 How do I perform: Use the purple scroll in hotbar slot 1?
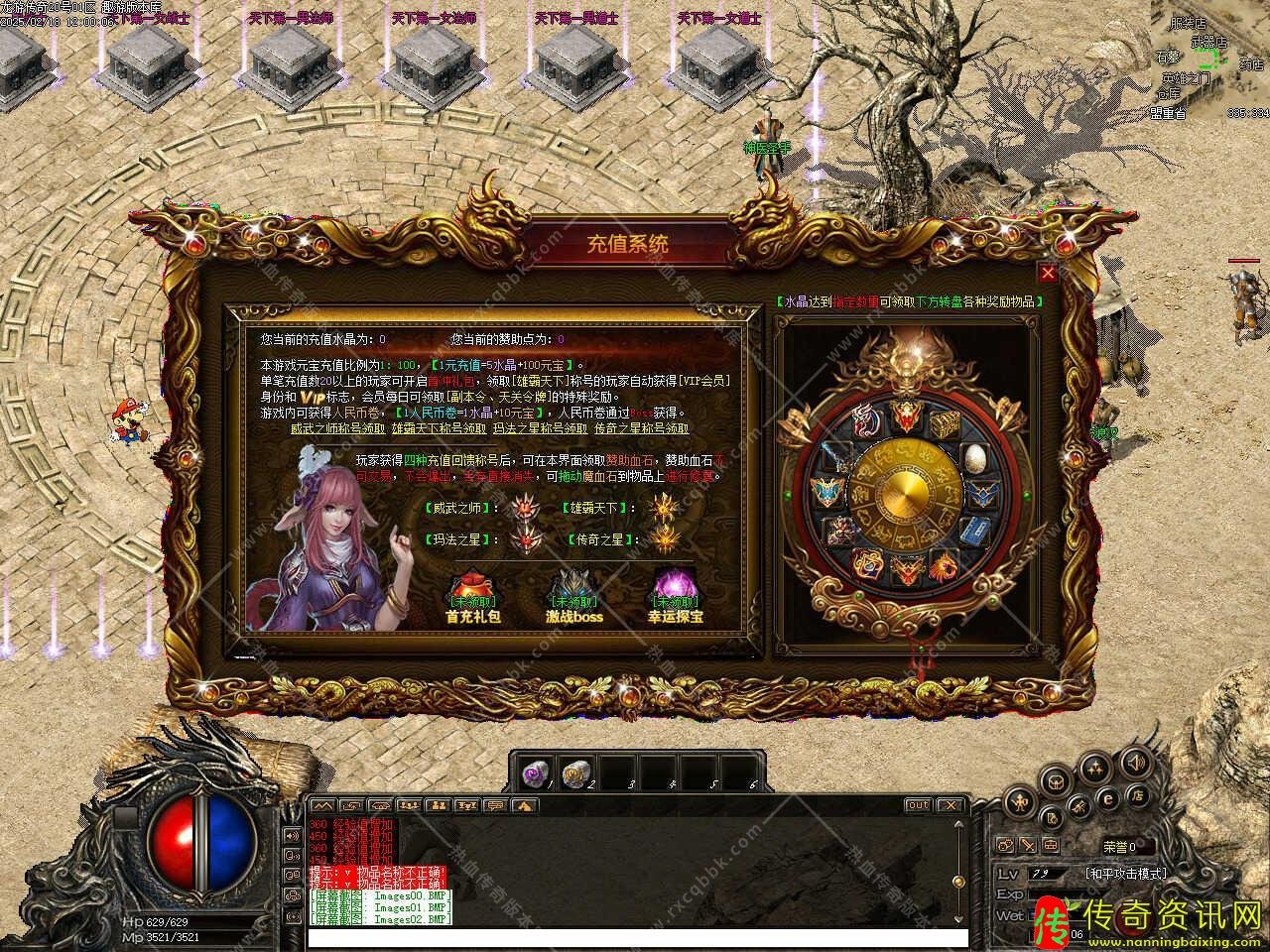point(536,772)
